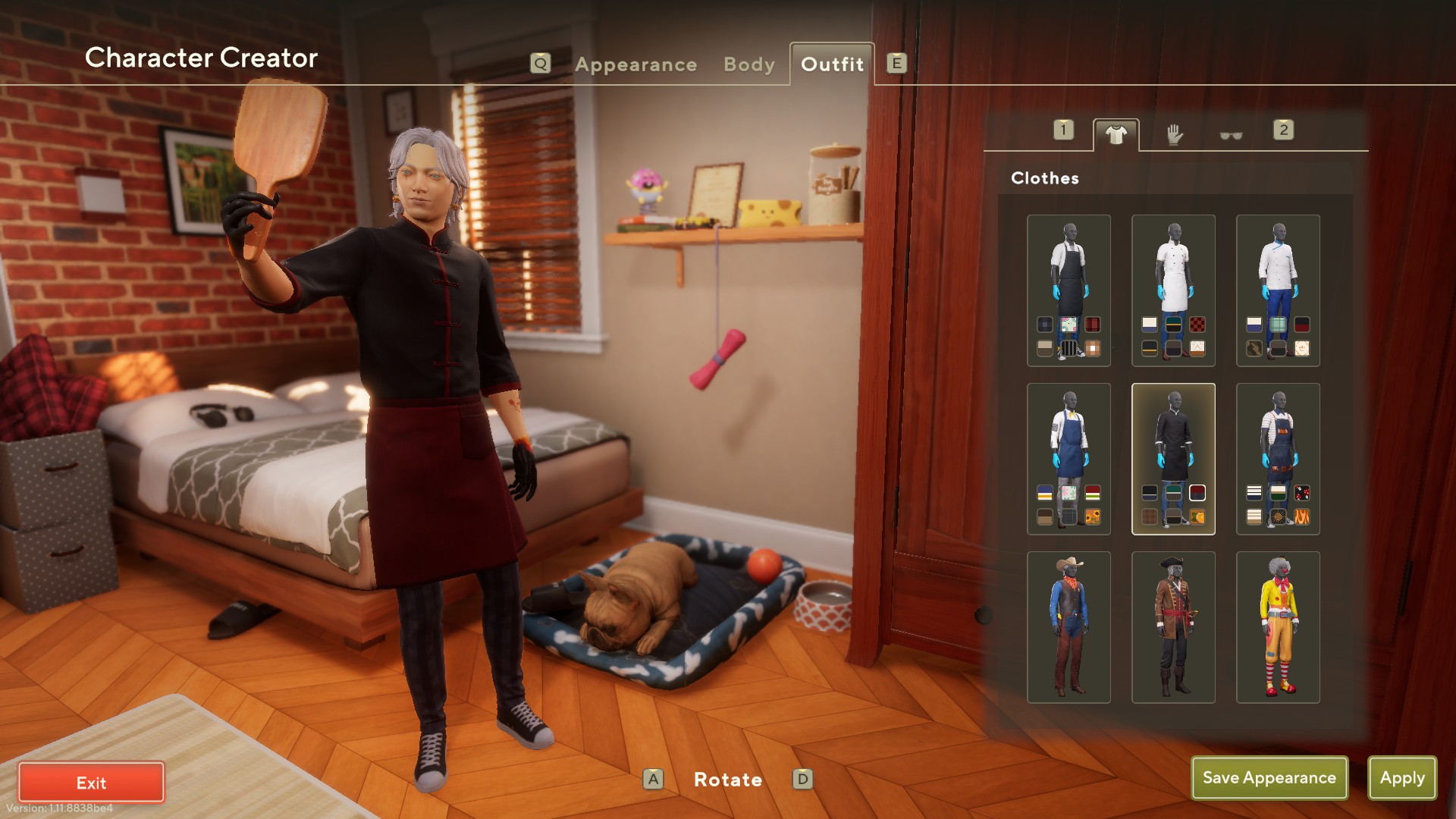Screen dimensions: 1456x819
Task: Select the striped shirt with dark apron outfit
Action: pos(1278,440)
